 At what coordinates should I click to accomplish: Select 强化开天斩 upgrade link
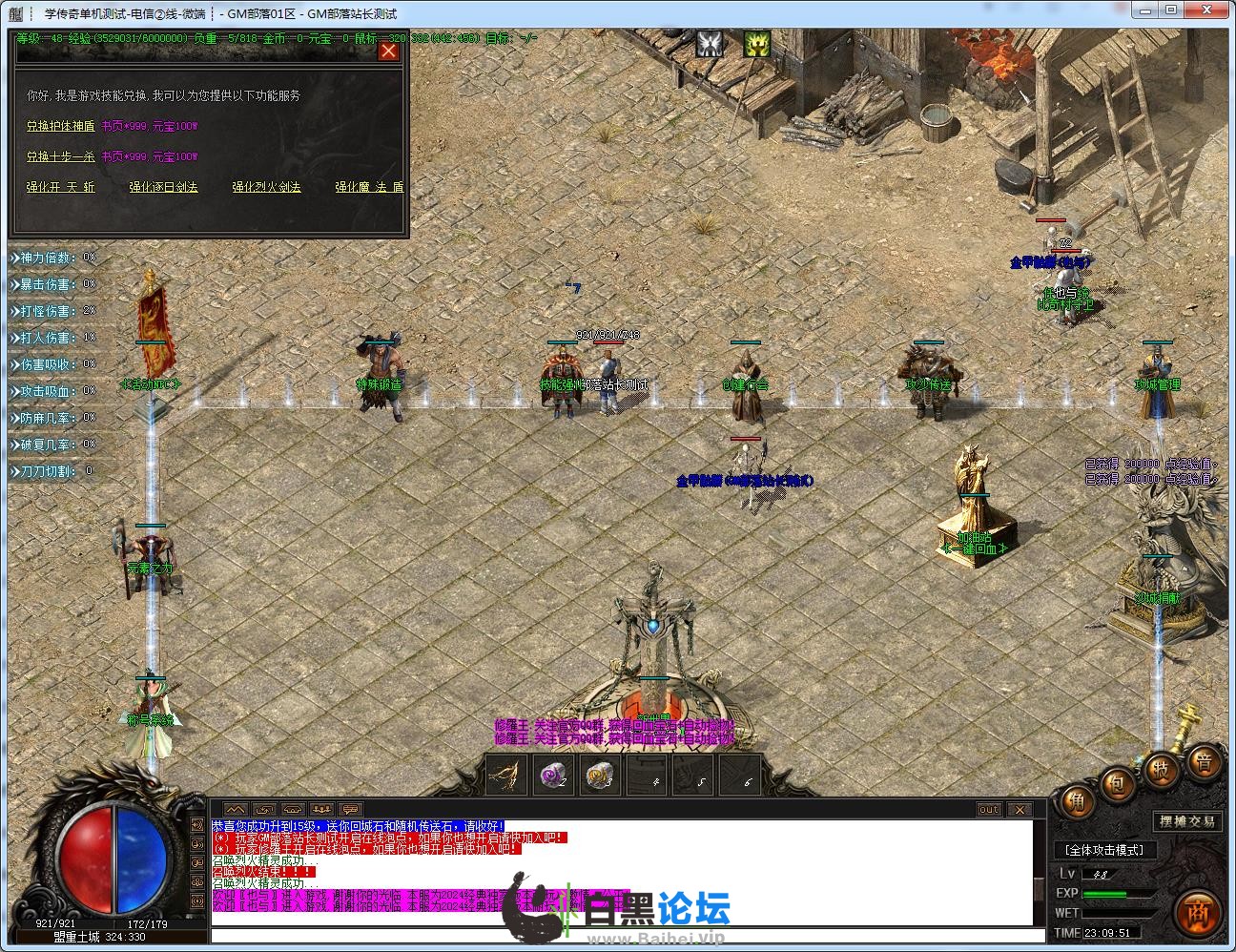click(60, 188)
